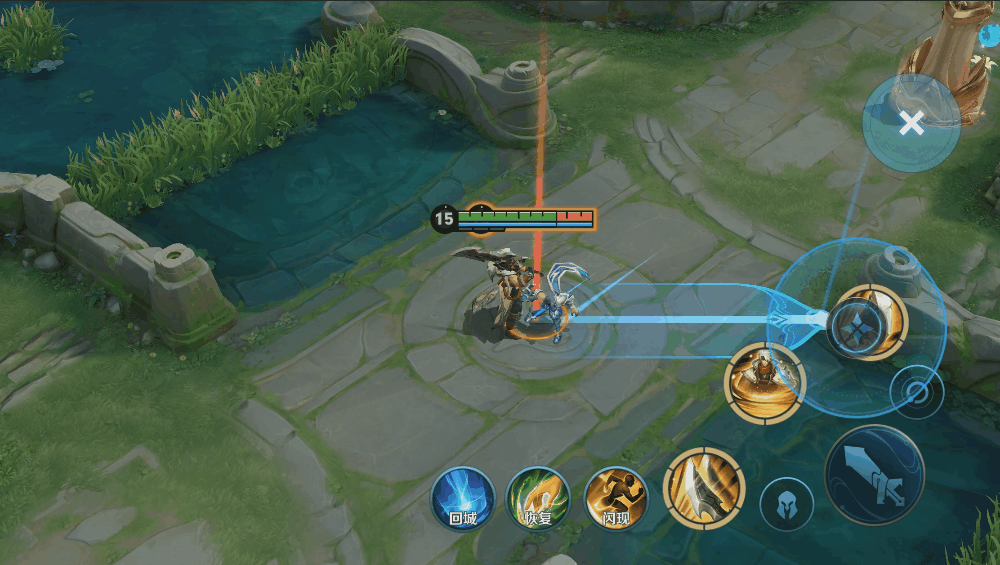
Task: Tap the 回城 recall button
Action: click(463, 498)
